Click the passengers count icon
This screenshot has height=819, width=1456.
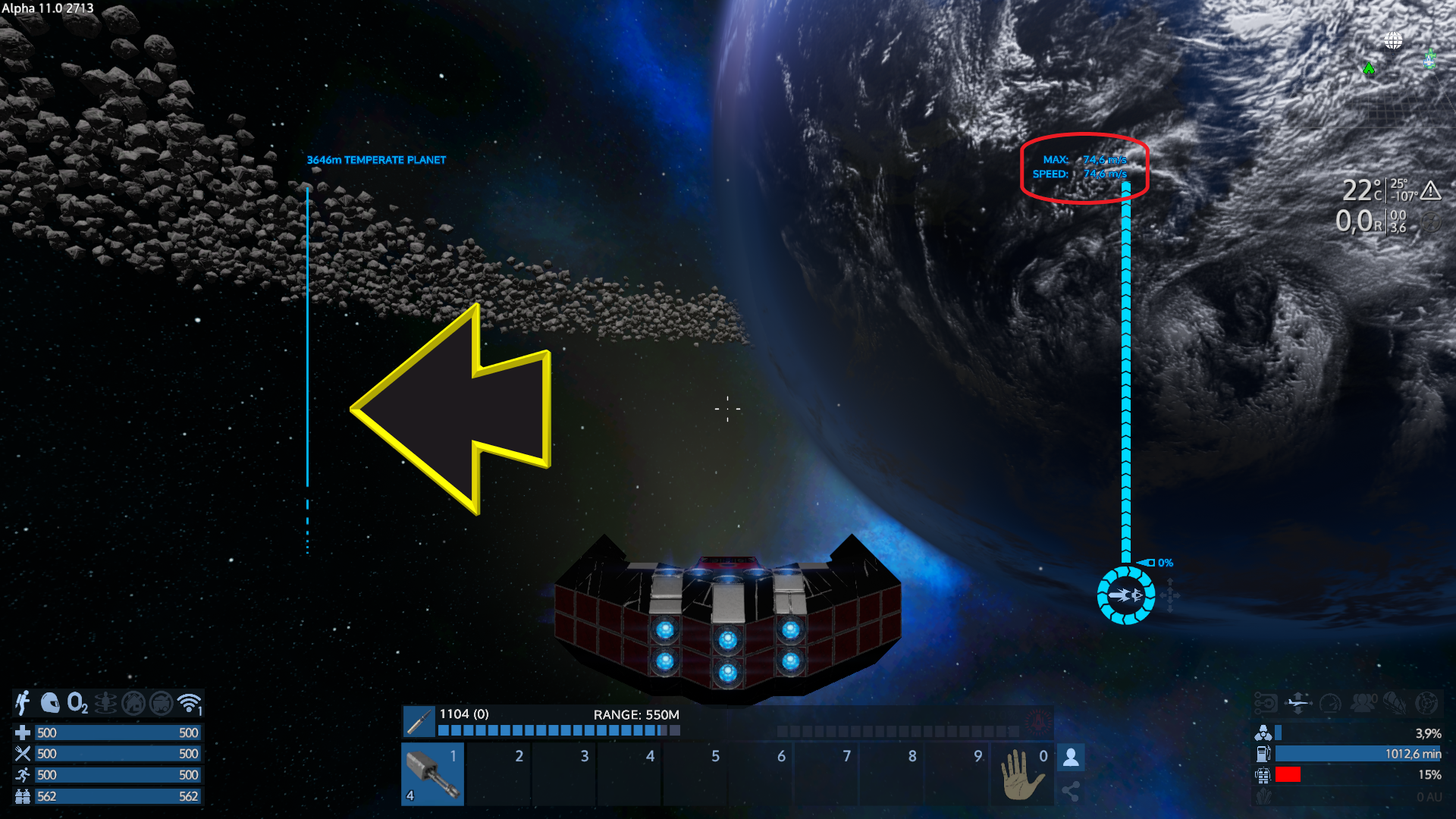tap(1363, 702)
